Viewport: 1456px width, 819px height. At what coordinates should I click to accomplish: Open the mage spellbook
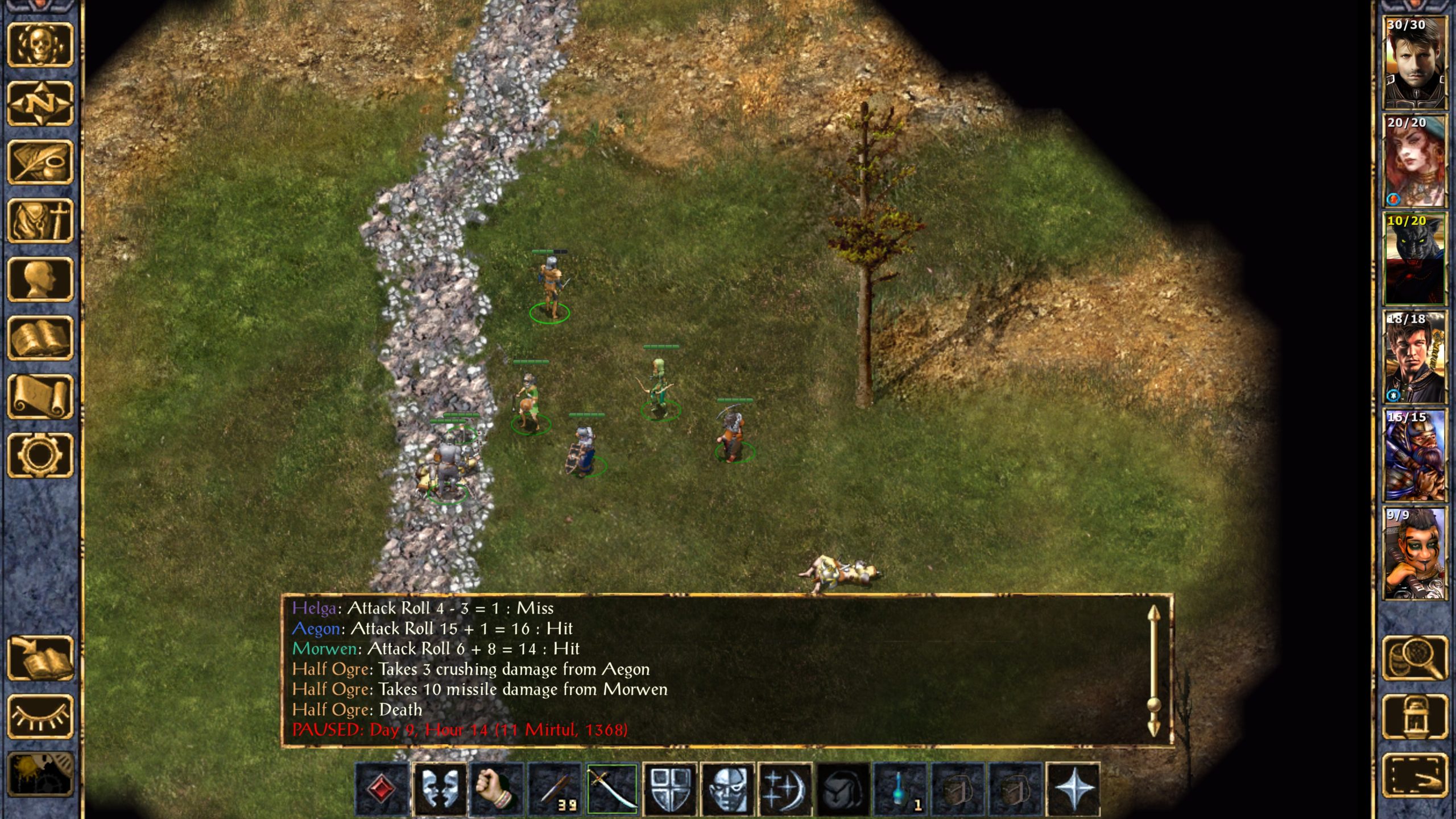pyautogui.click(x=40, y=338)
